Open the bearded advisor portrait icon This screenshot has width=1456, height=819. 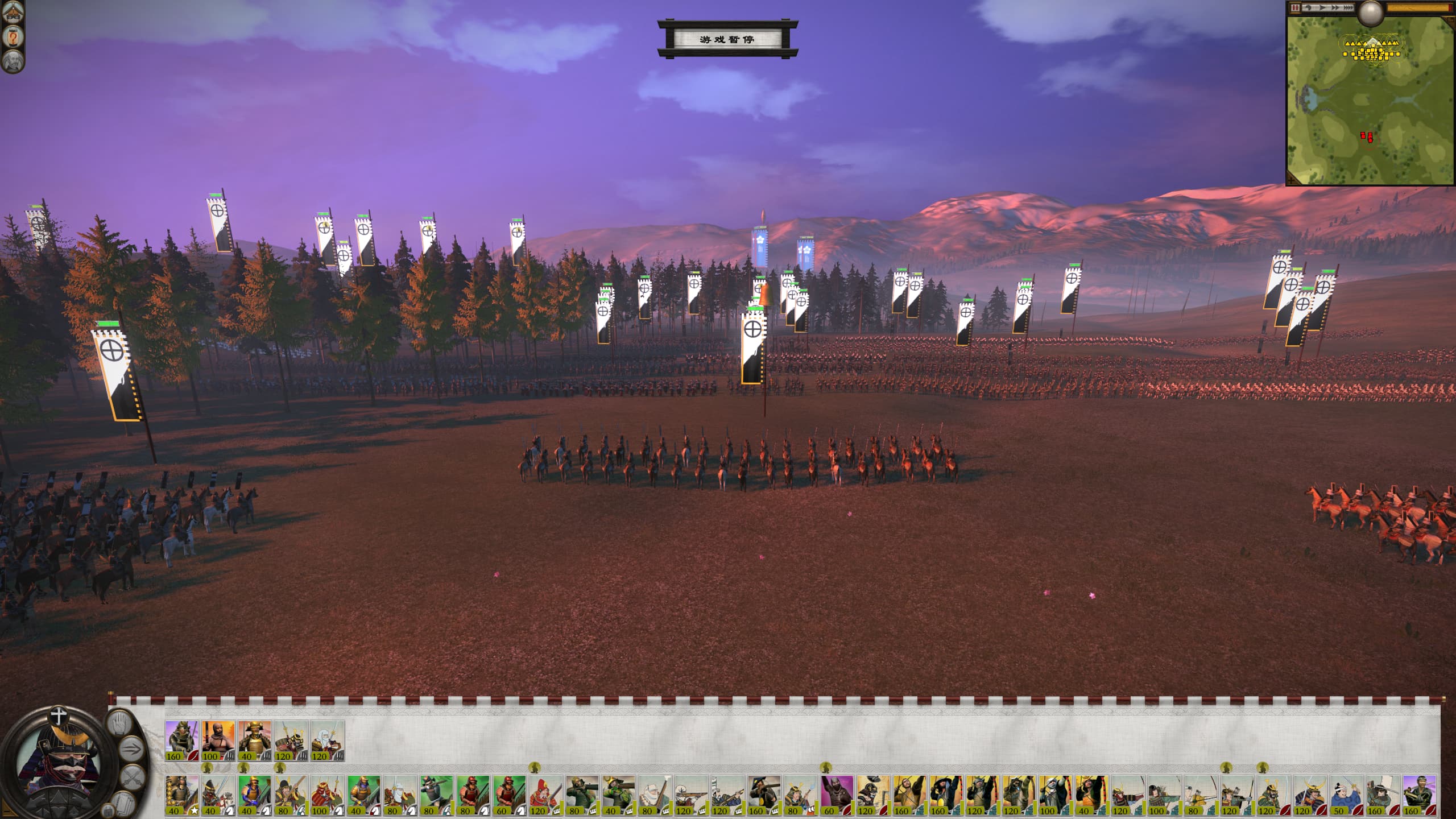click(13, 61)
